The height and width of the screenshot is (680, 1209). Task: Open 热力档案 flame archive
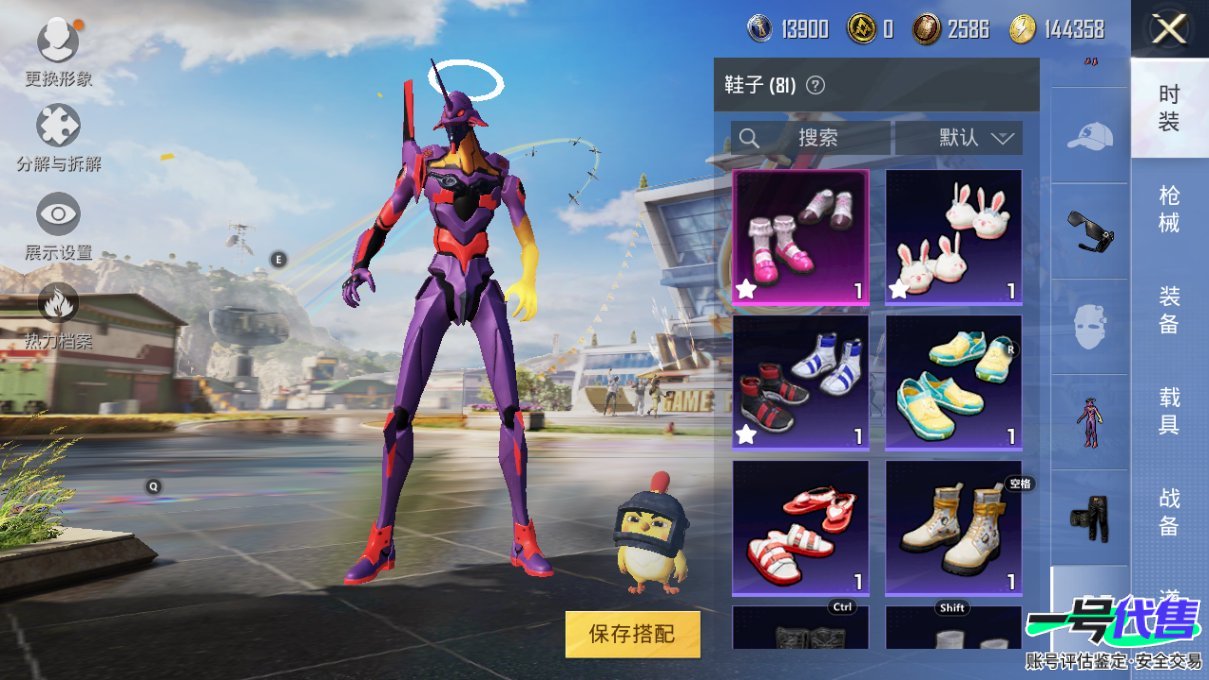[58, 304]
